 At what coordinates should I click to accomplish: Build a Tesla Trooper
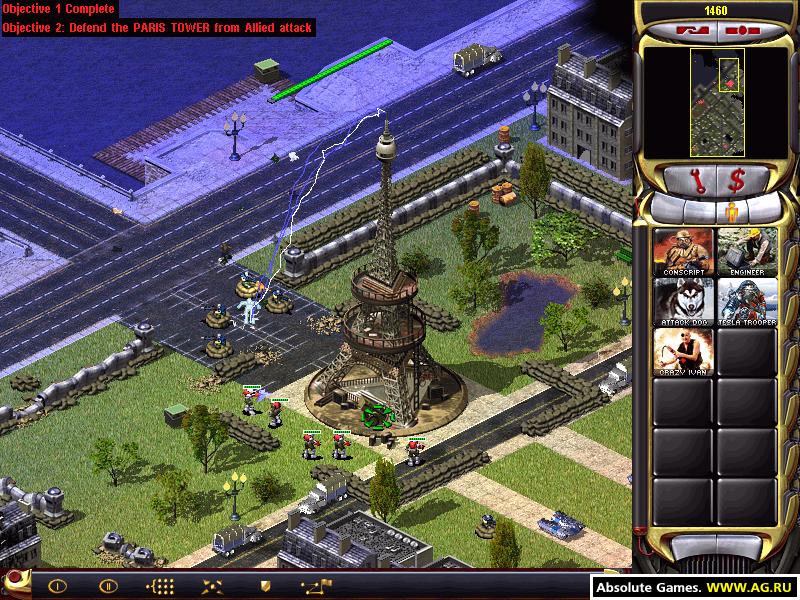point(746,302)
